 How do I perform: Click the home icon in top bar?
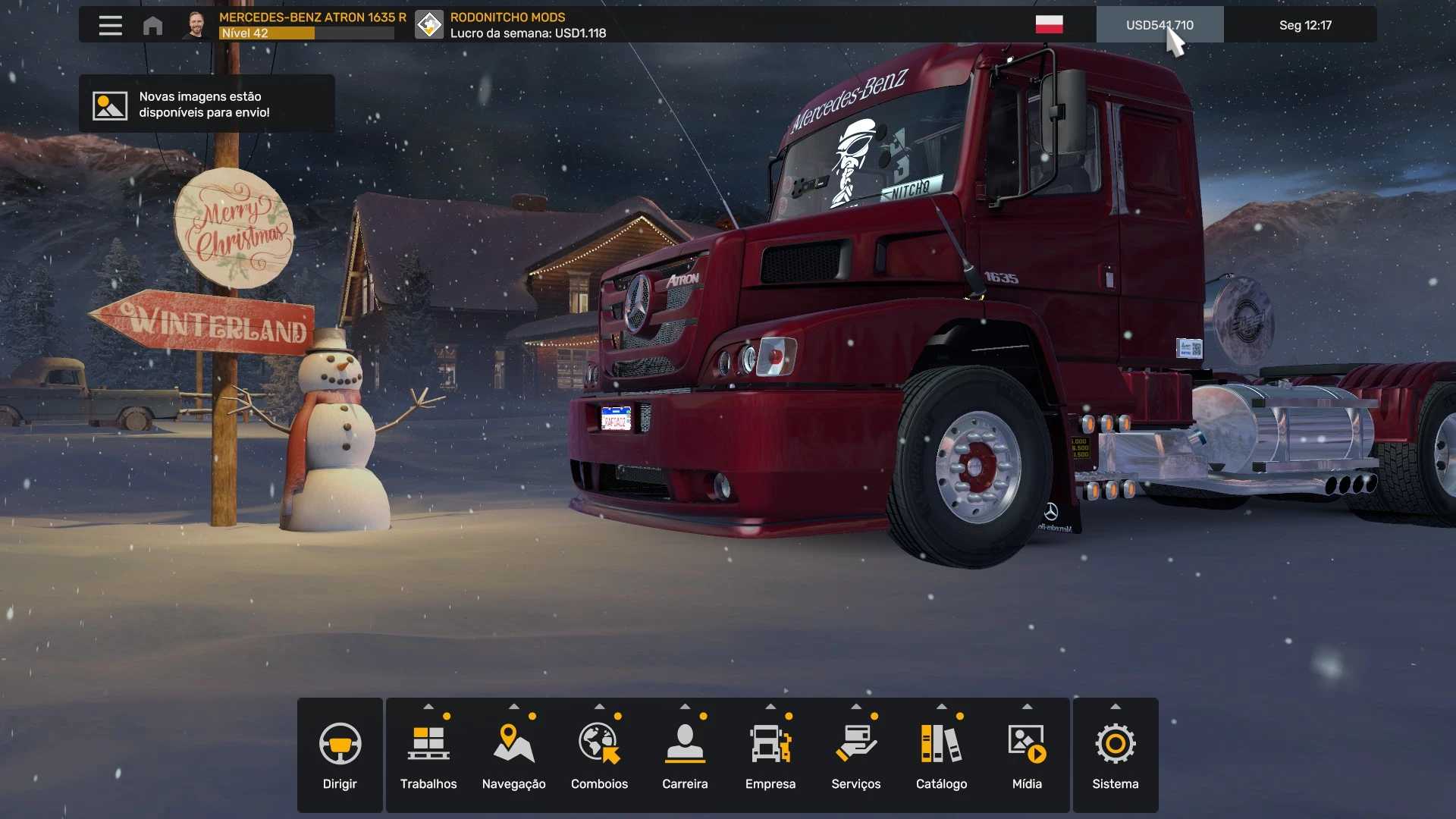pos(152,26)
